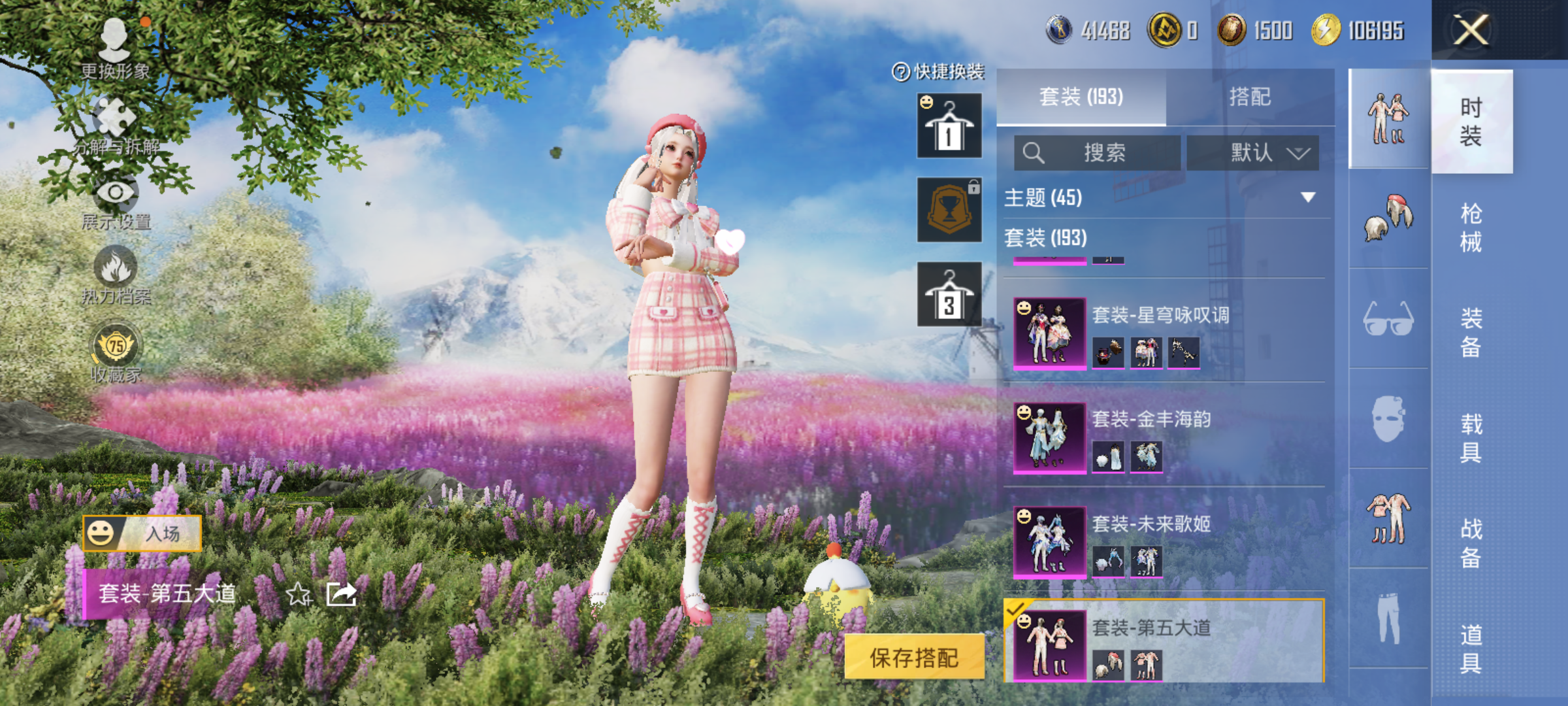Select the face mask category icon
The height and width of the screenshot is (706, 1568).
pos(1388,418)
